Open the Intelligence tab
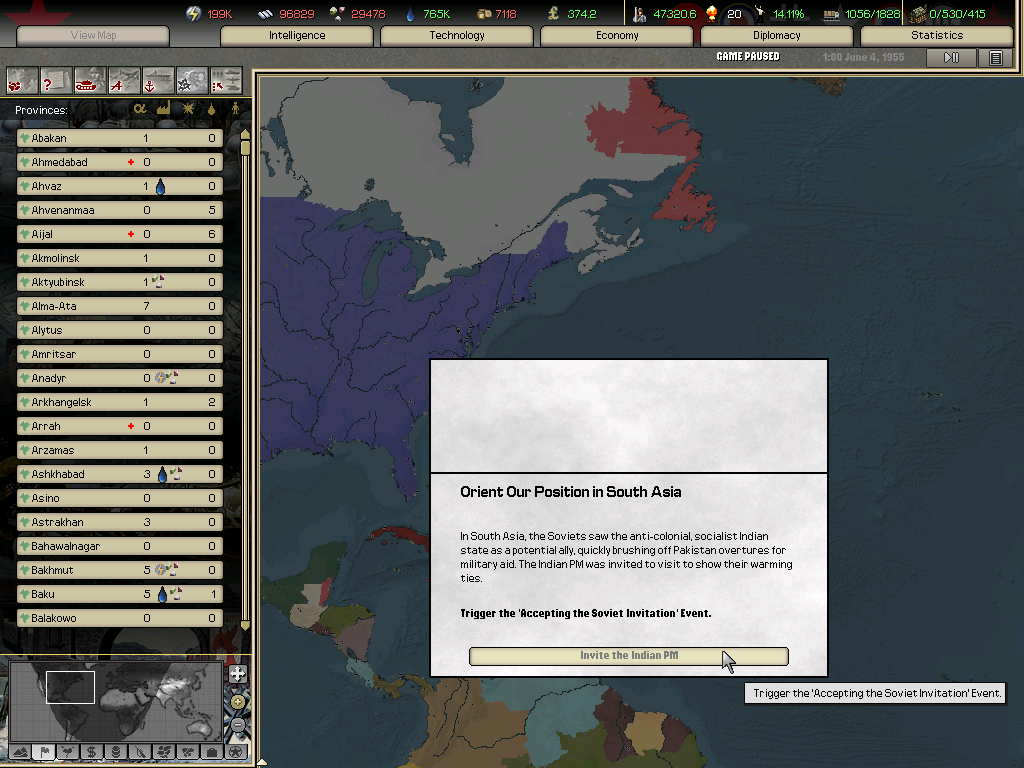This screenshot has width=1024, height=768. pos(297,36)
